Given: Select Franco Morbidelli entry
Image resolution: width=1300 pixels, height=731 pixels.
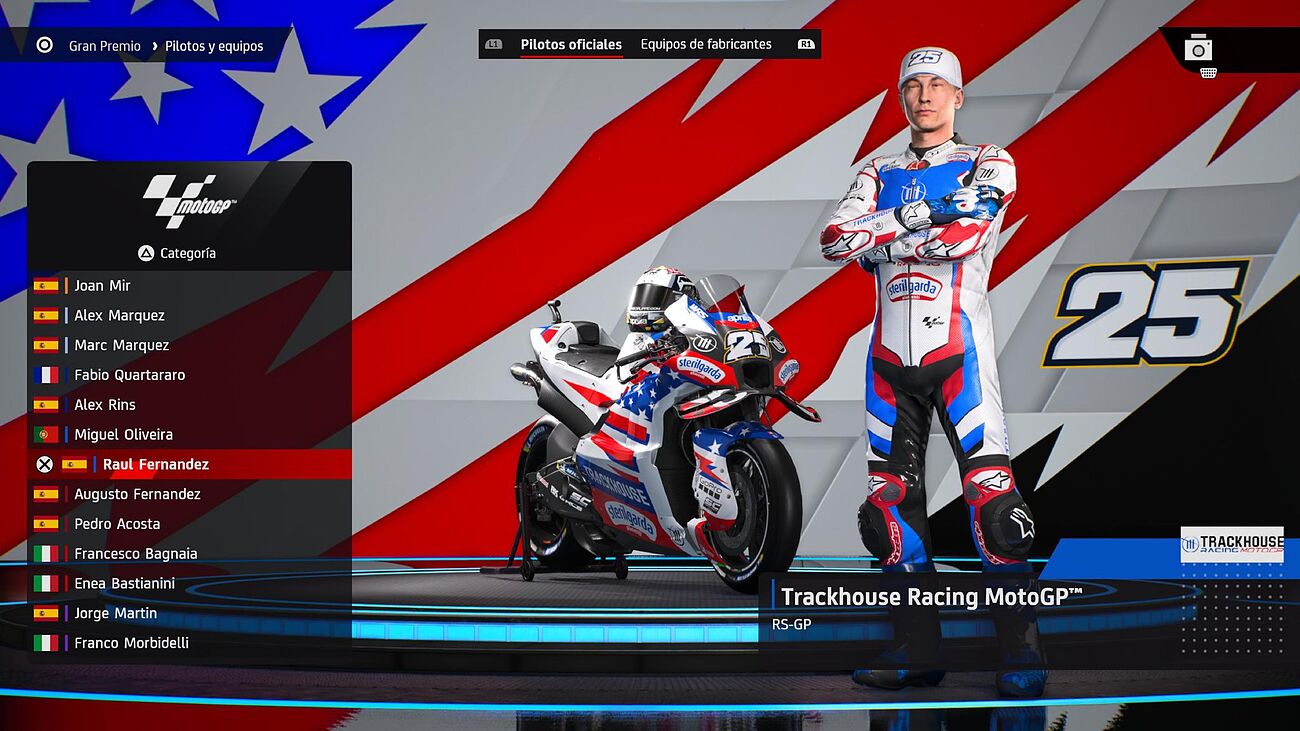Looking at the screenshot, I should point(131,643).
